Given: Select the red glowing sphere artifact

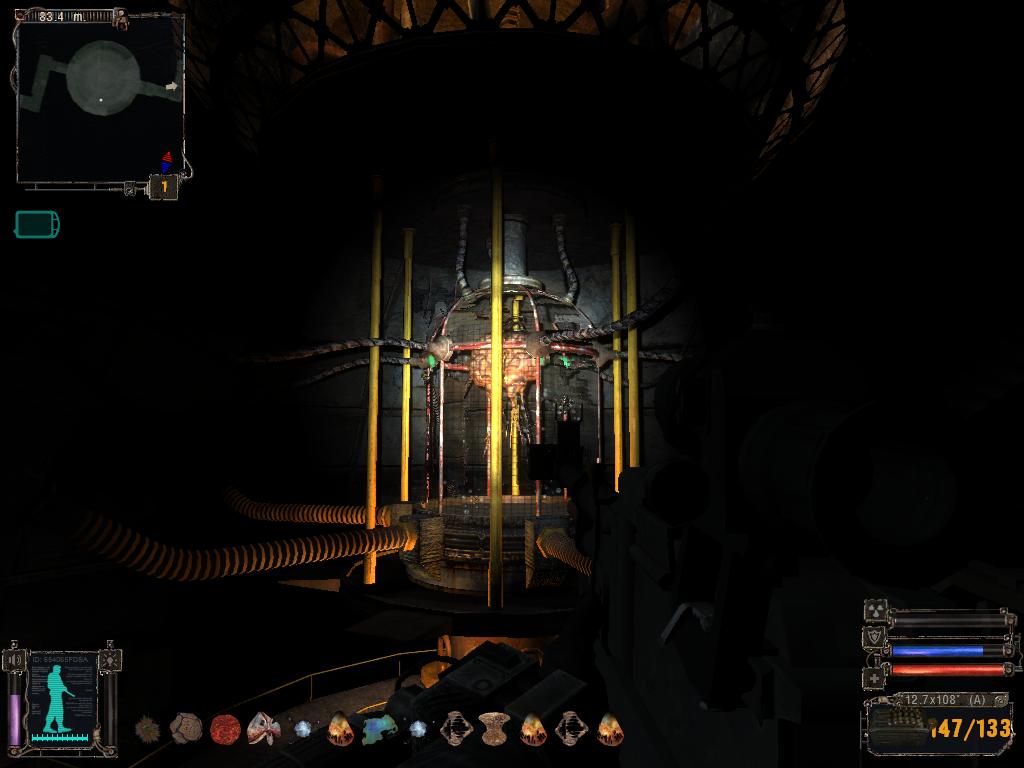Looking at the screenshot, I should point(224,729).
